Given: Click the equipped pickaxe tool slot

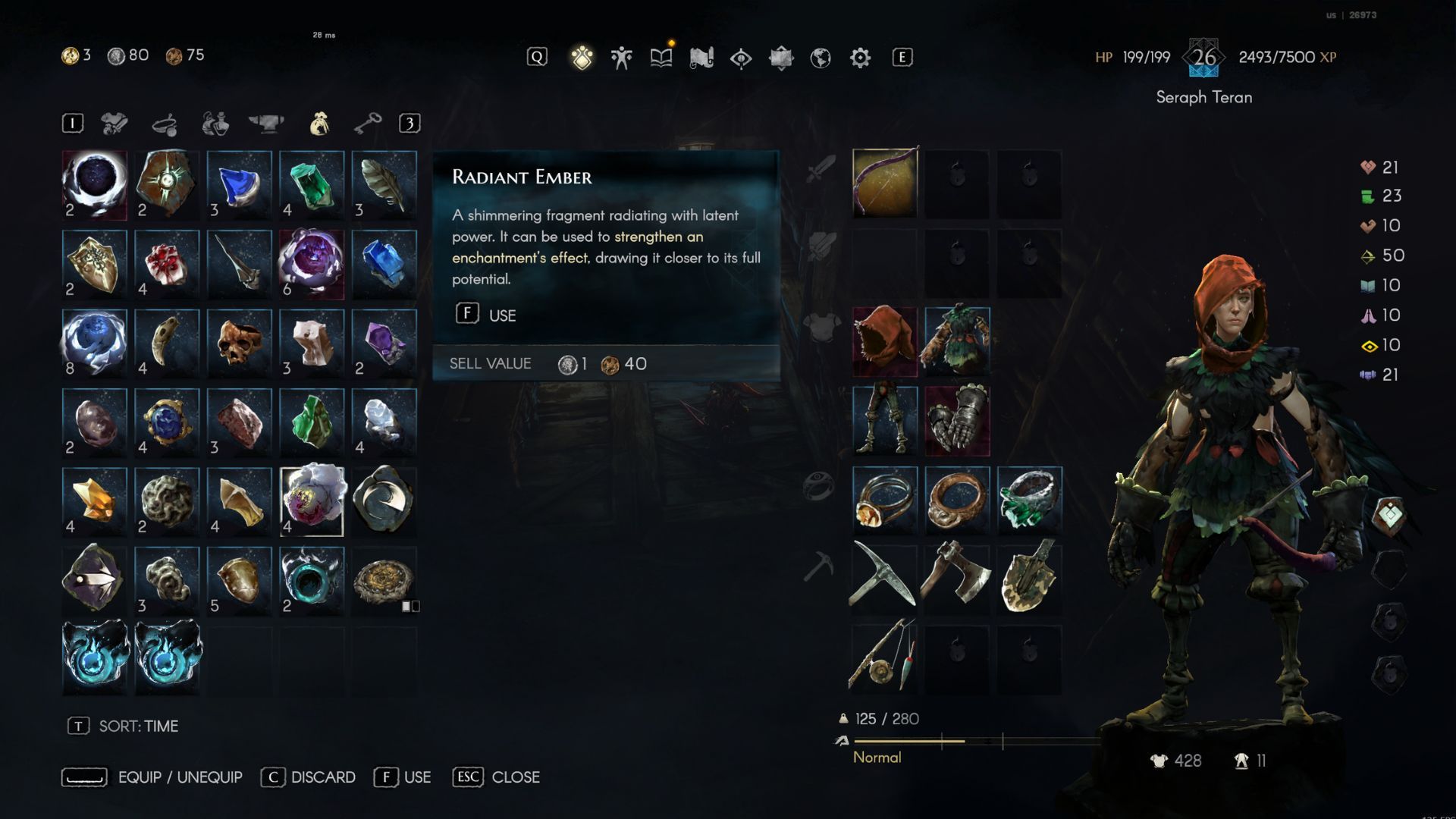Looking at the screenshot, I should point(885,579).
